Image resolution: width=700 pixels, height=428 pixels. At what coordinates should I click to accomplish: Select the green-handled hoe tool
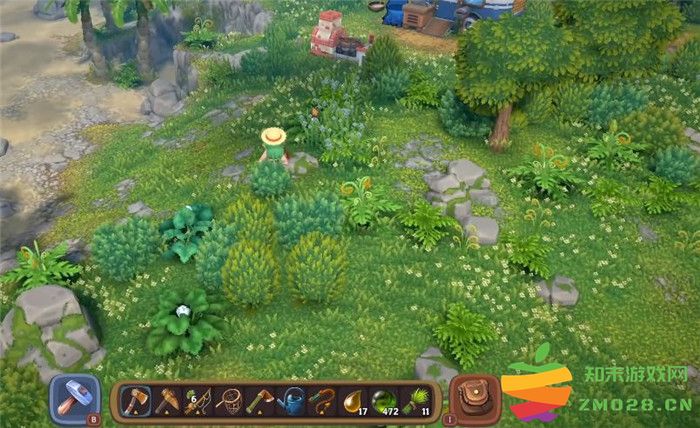(260, 401)
